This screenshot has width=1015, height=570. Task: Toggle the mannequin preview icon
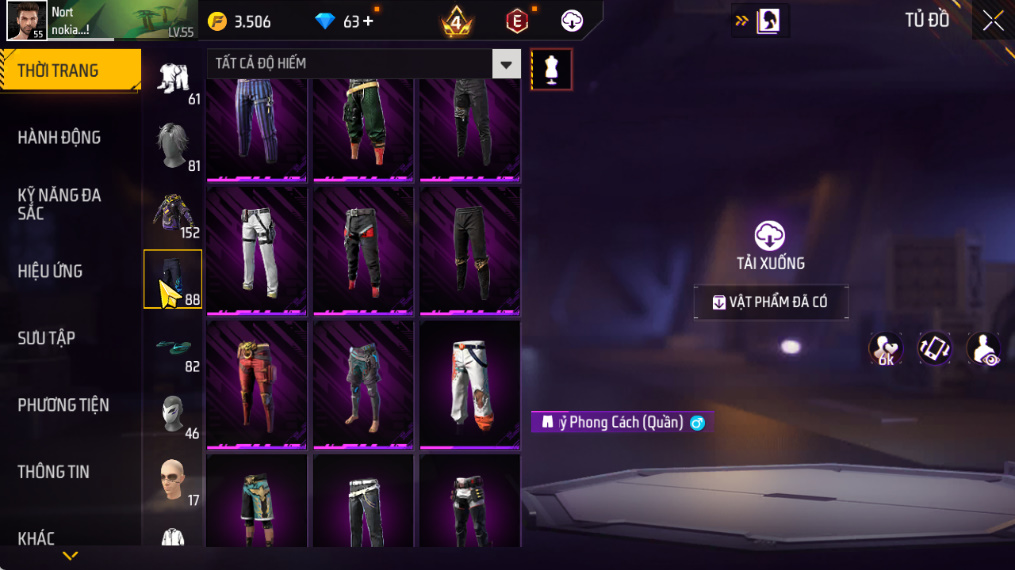pos(551,69)
